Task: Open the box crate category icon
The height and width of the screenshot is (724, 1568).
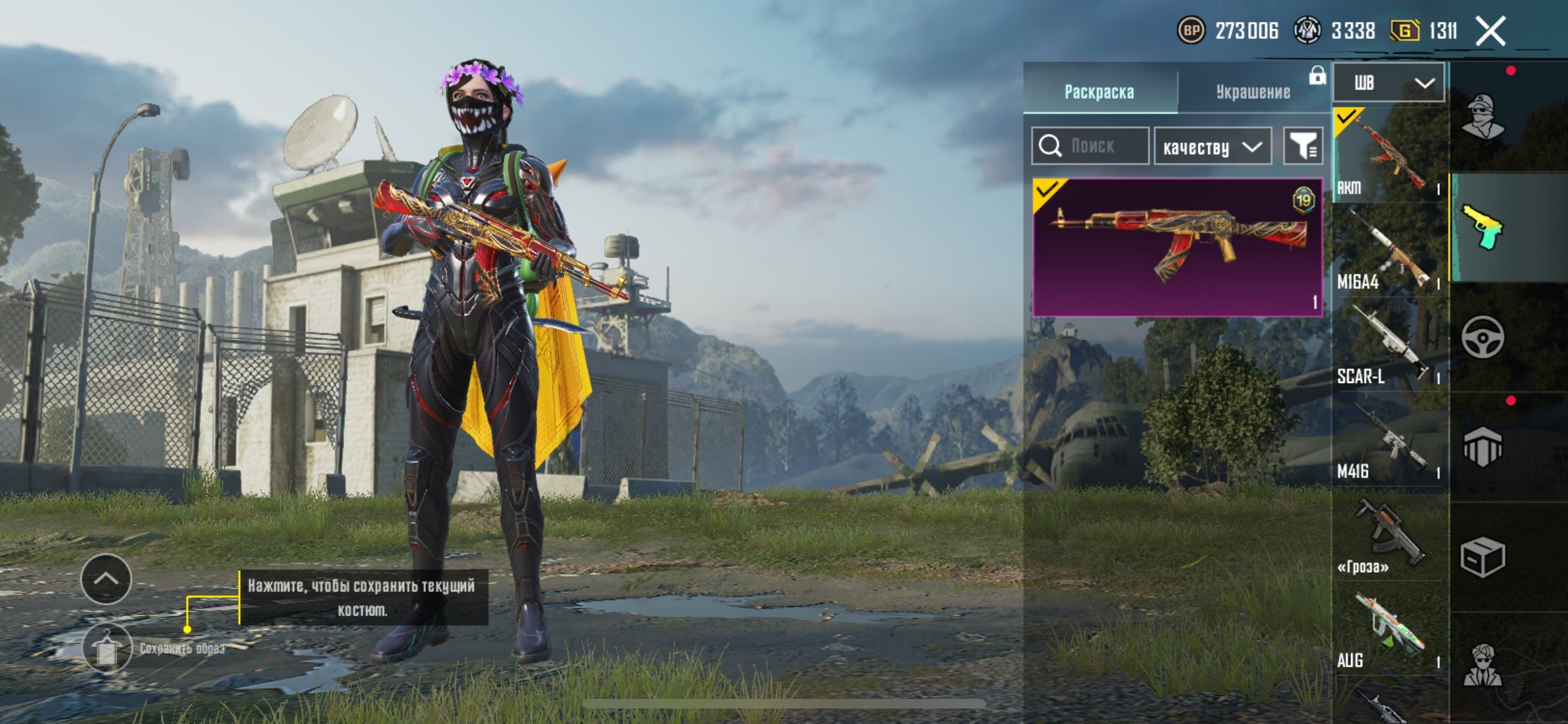Action: [x=1482, y=557]
